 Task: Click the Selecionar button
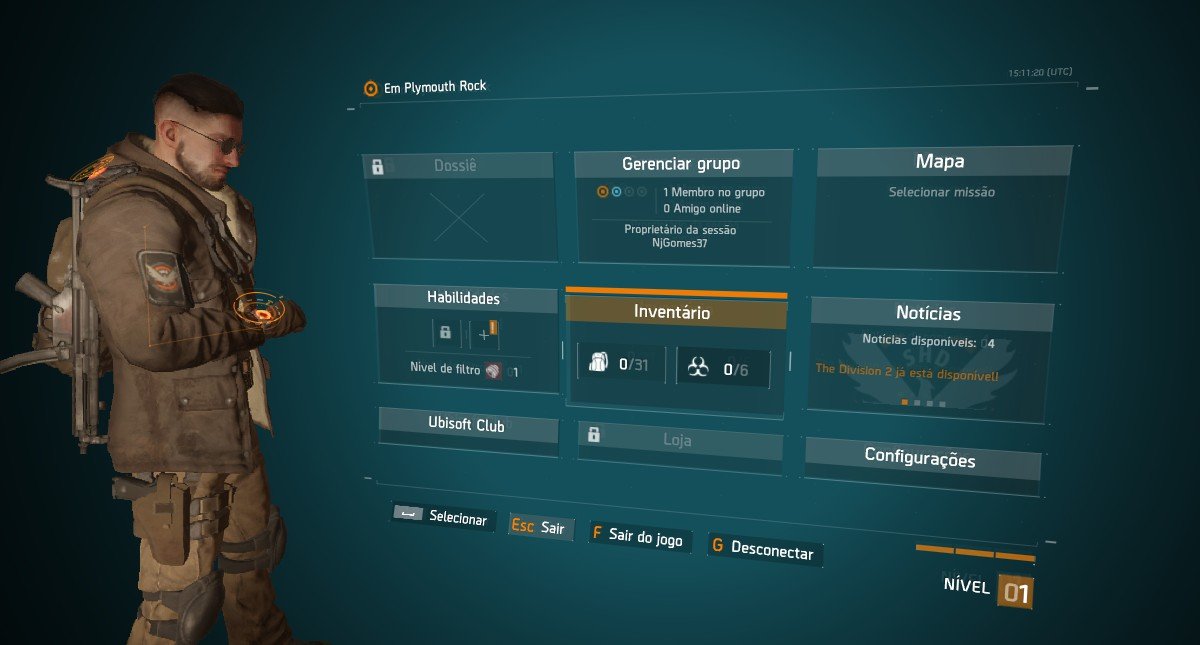click(442, 518)
